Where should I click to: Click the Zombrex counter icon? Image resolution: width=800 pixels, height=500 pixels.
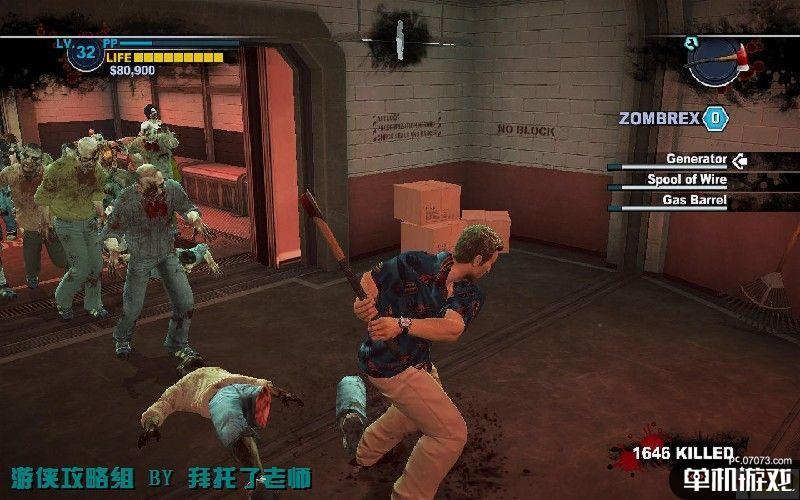715,118
